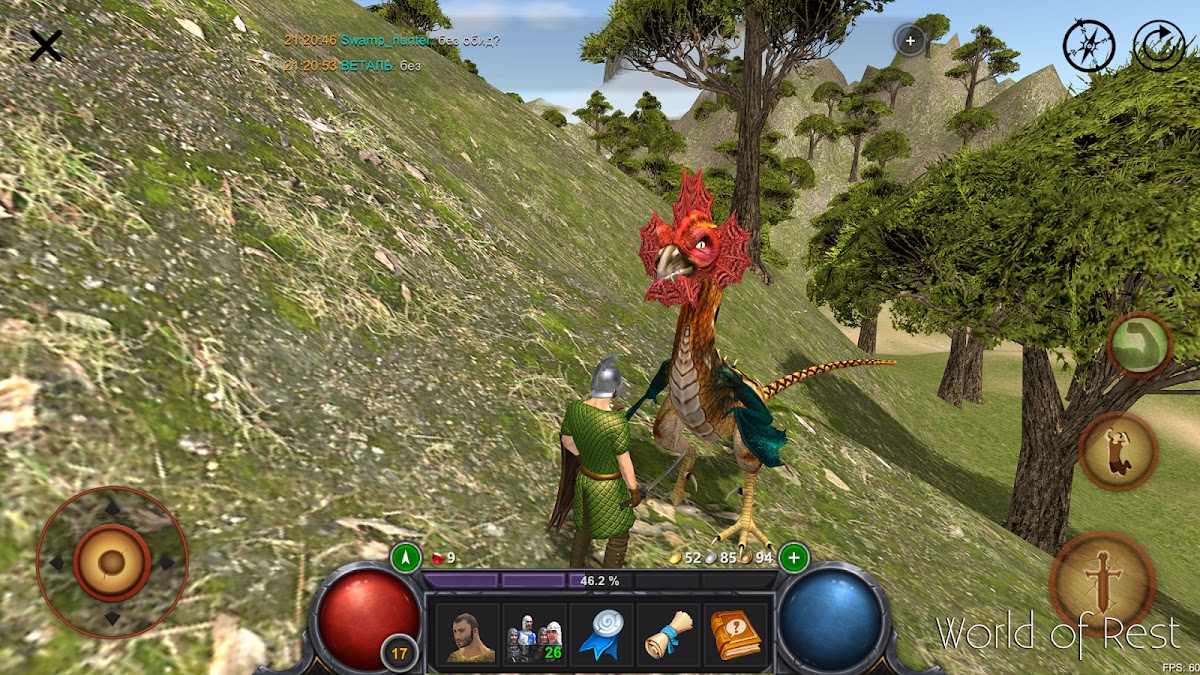Screen dimensions: 1200x675
Task: Tap the green arrow button above health orb
Action: [x=405, y=557]
